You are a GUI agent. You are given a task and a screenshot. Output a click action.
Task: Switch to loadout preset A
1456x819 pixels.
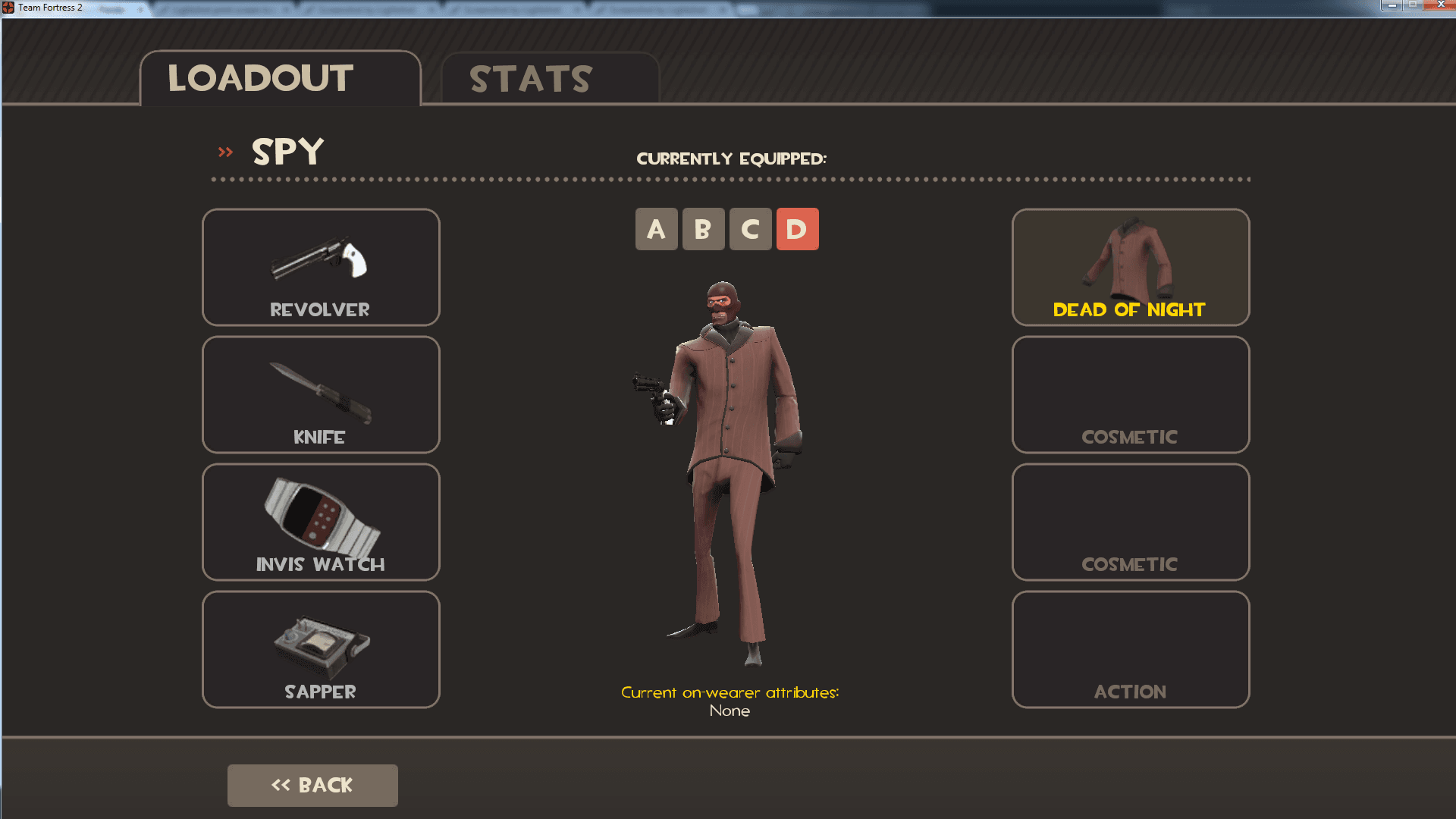point(656,228)
